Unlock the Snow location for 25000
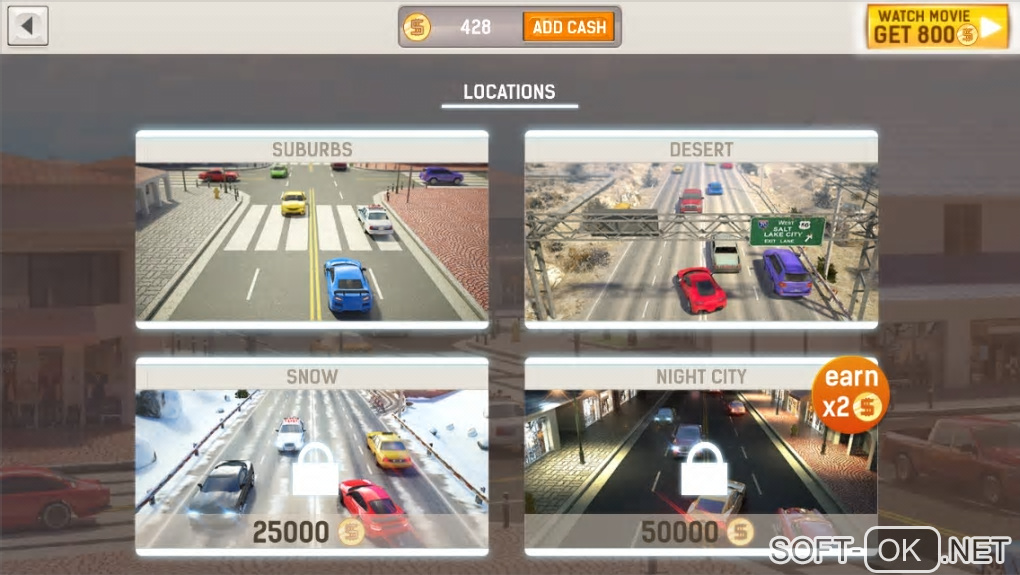1020x575 pixels. click(x=312, y=457)
